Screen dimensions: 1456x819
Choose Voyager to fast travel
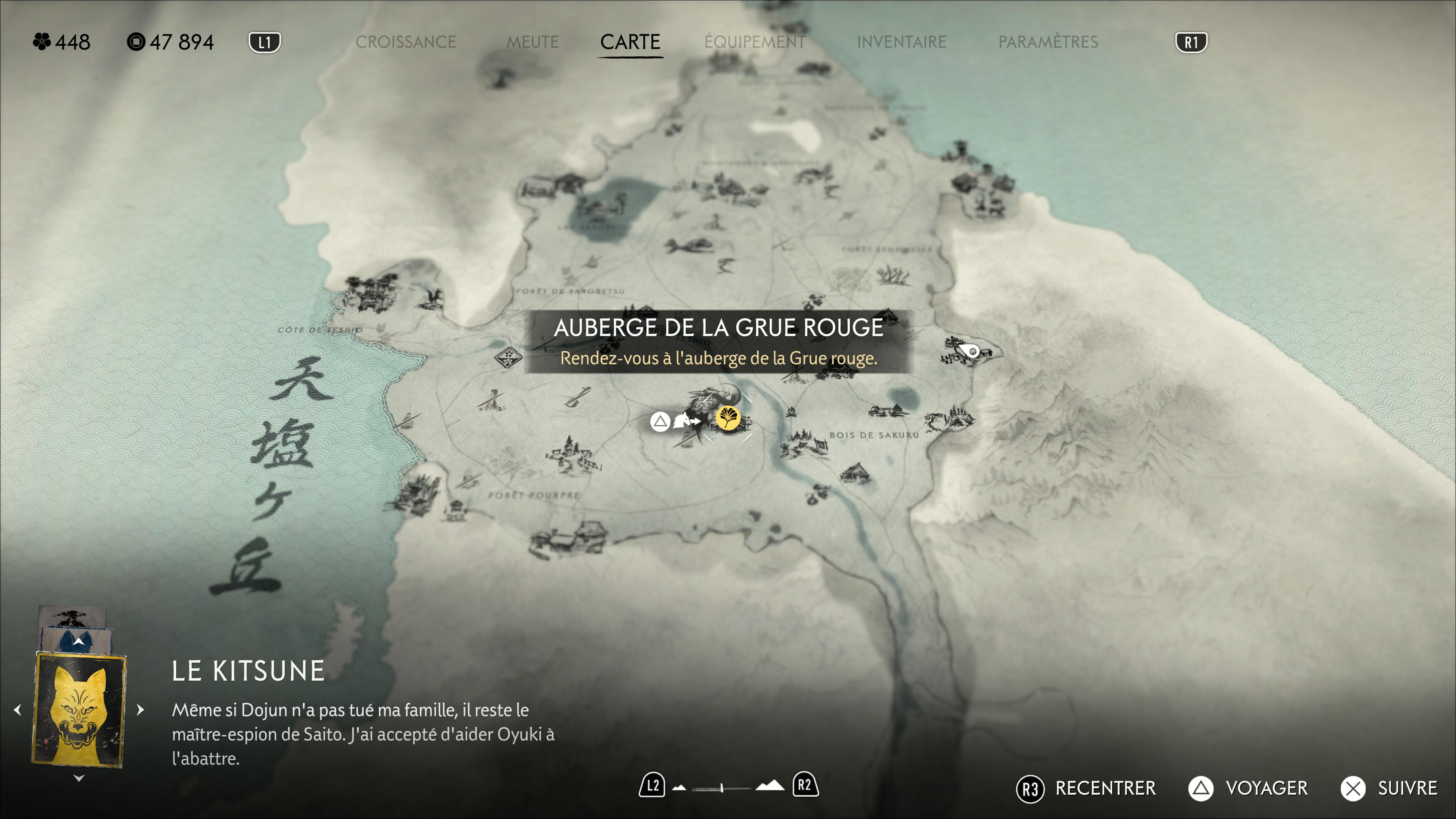1248,789
